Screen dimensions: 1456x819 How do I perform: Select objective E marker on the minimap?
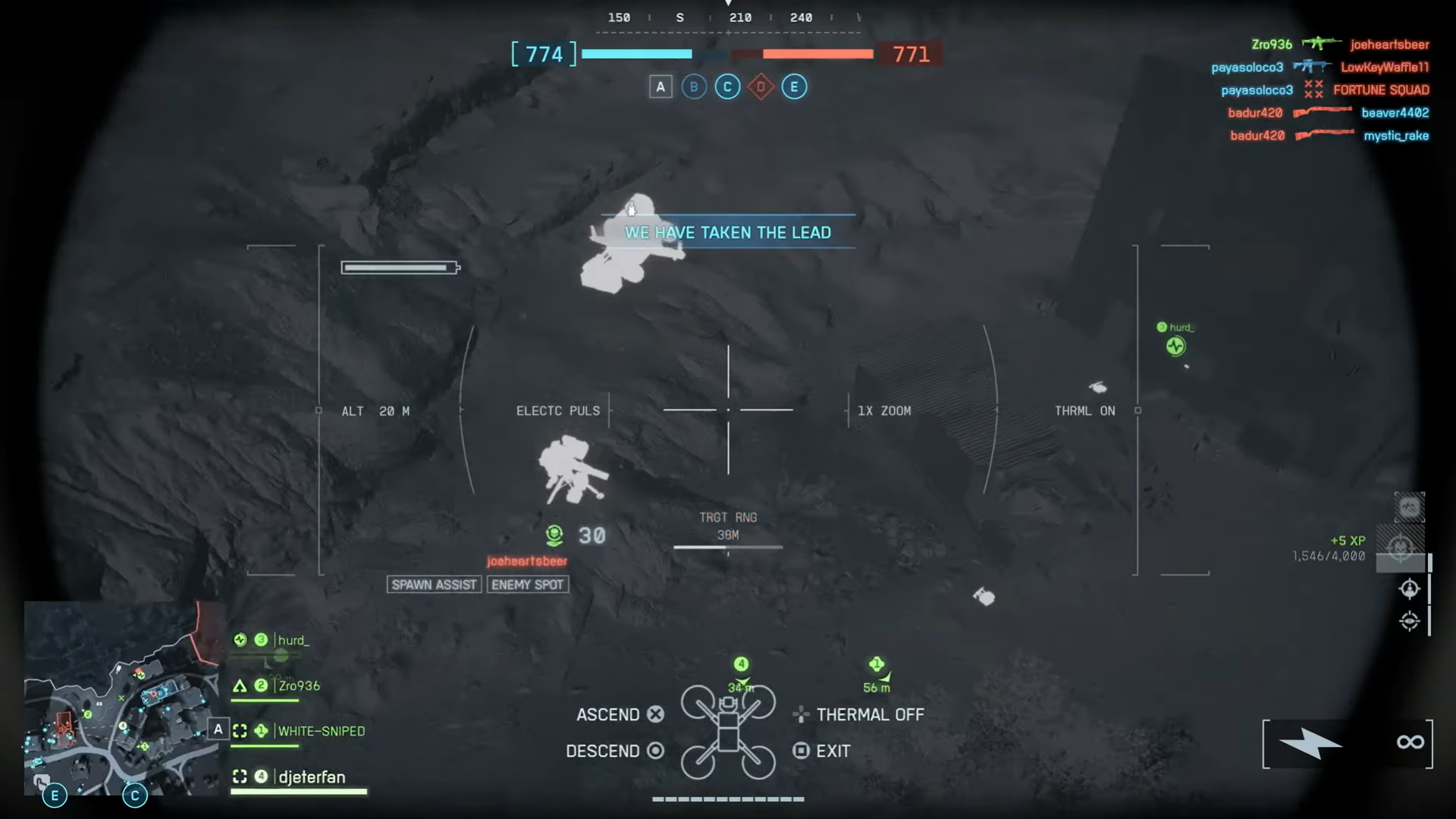click(x=55, y=795)
